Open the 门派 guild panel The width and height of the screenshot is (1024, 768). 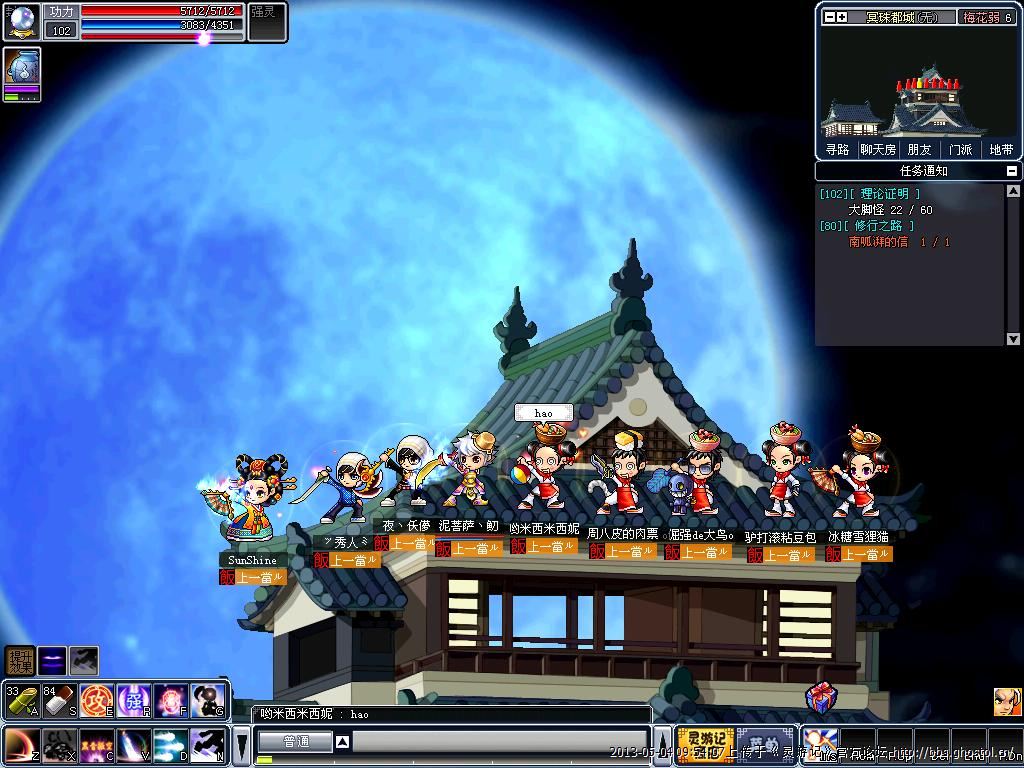pyautogui.click(x=960, y=149)
